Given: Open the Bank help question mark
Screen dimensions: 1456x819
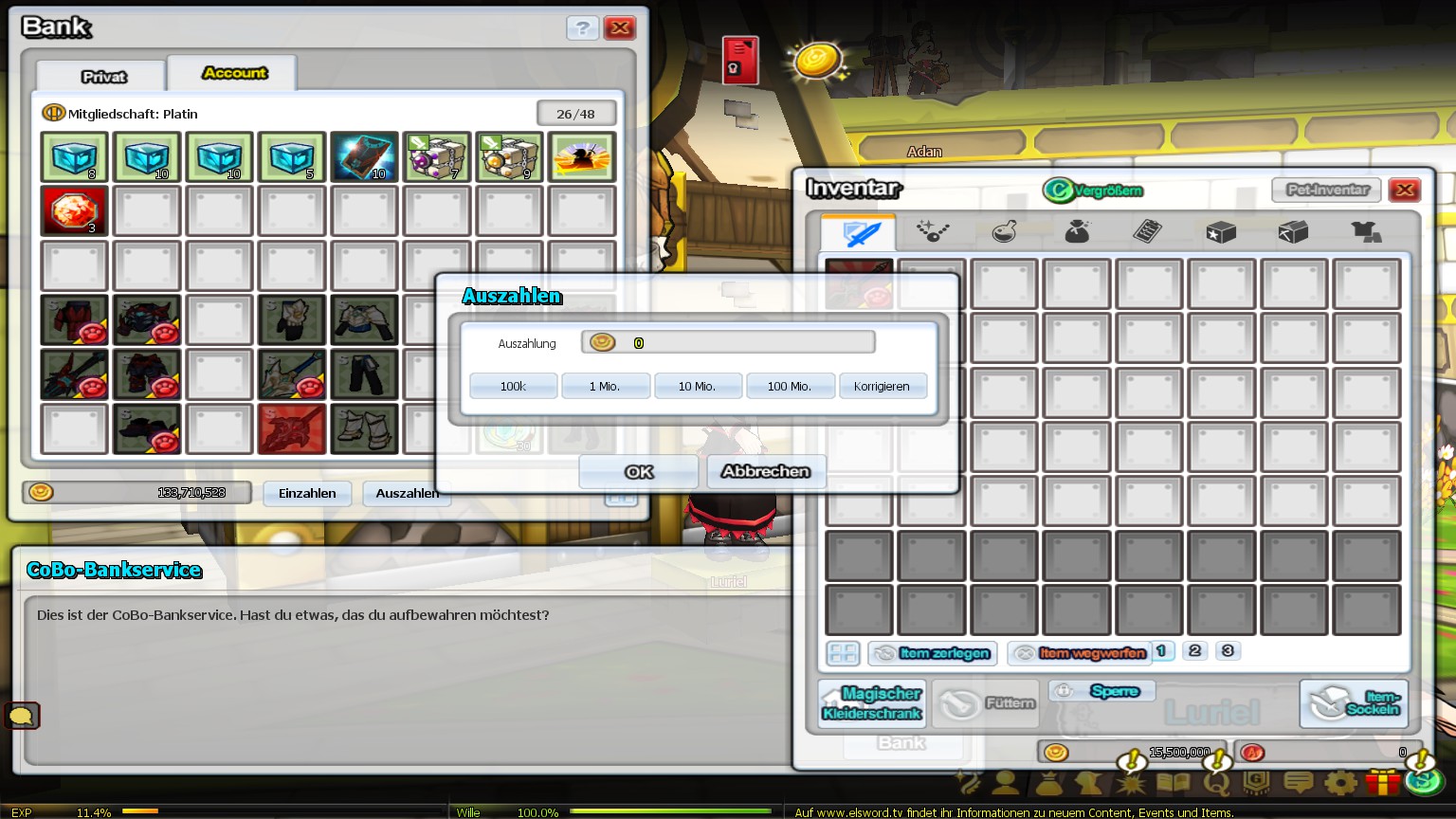Looking at the screenshot, I should click(582, 27).
